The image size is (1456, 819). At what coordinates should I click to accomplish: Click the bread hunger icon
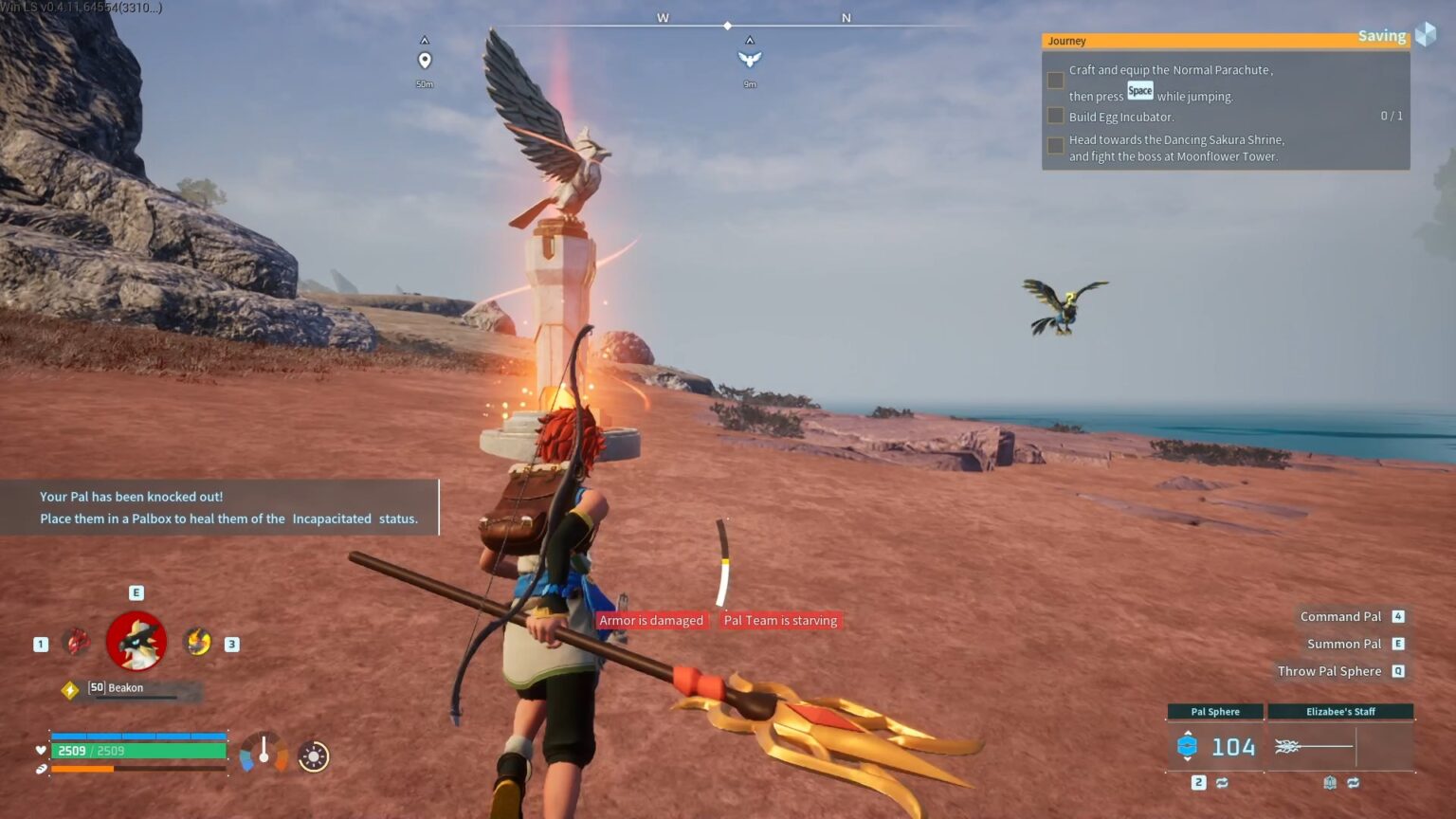[x=41, y=769]
